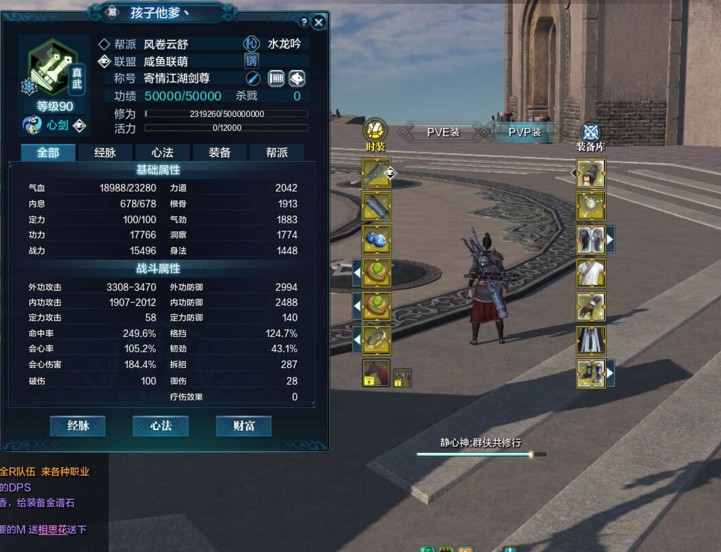Viewport: 721px width, 552px height.
Task: Switch to the PVE装 equipment set
Action: point(443,131)
